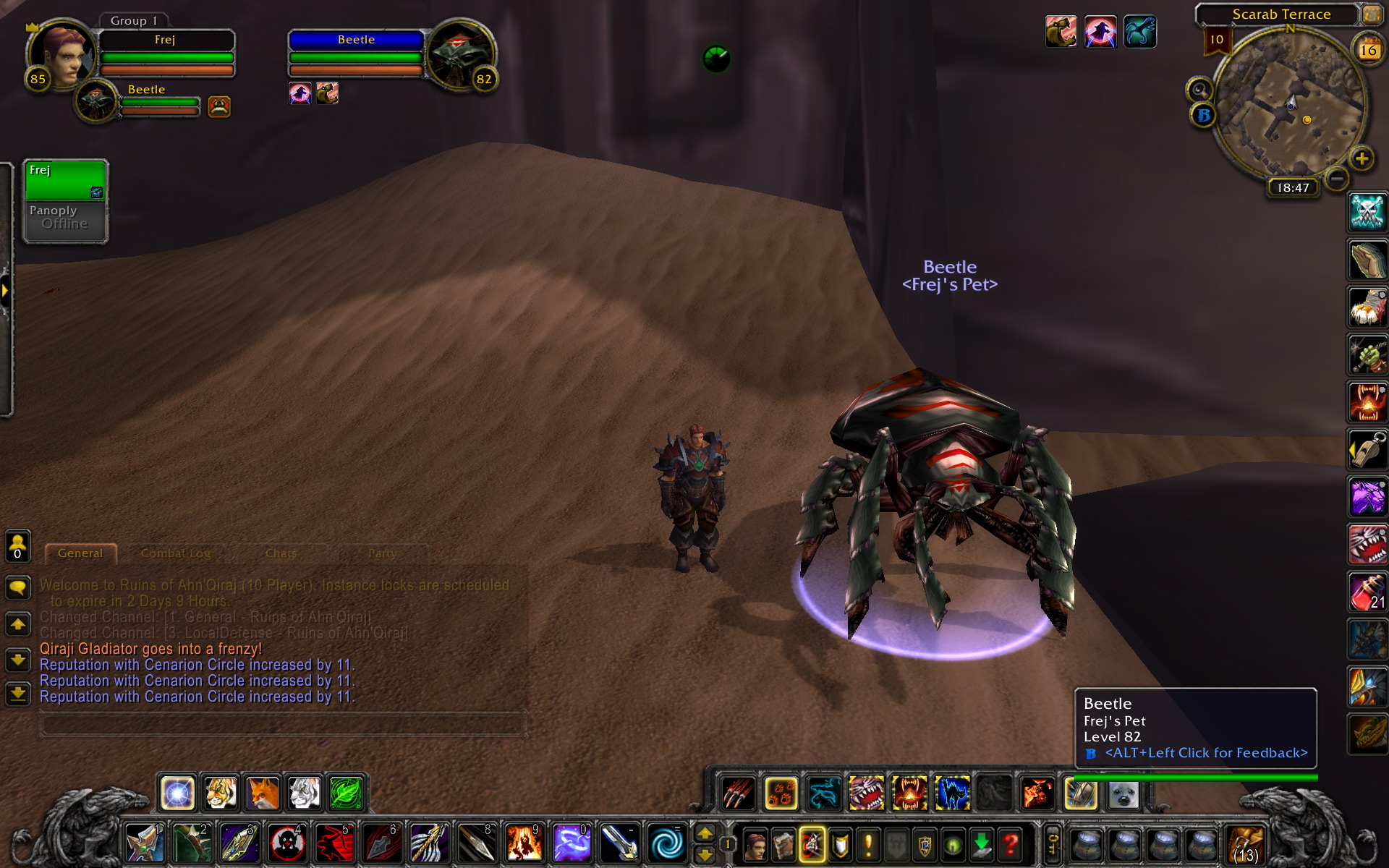1389x868 pixels.
Task: Open the green eye Dungeon Finder icon
Action: coord(953,843)
